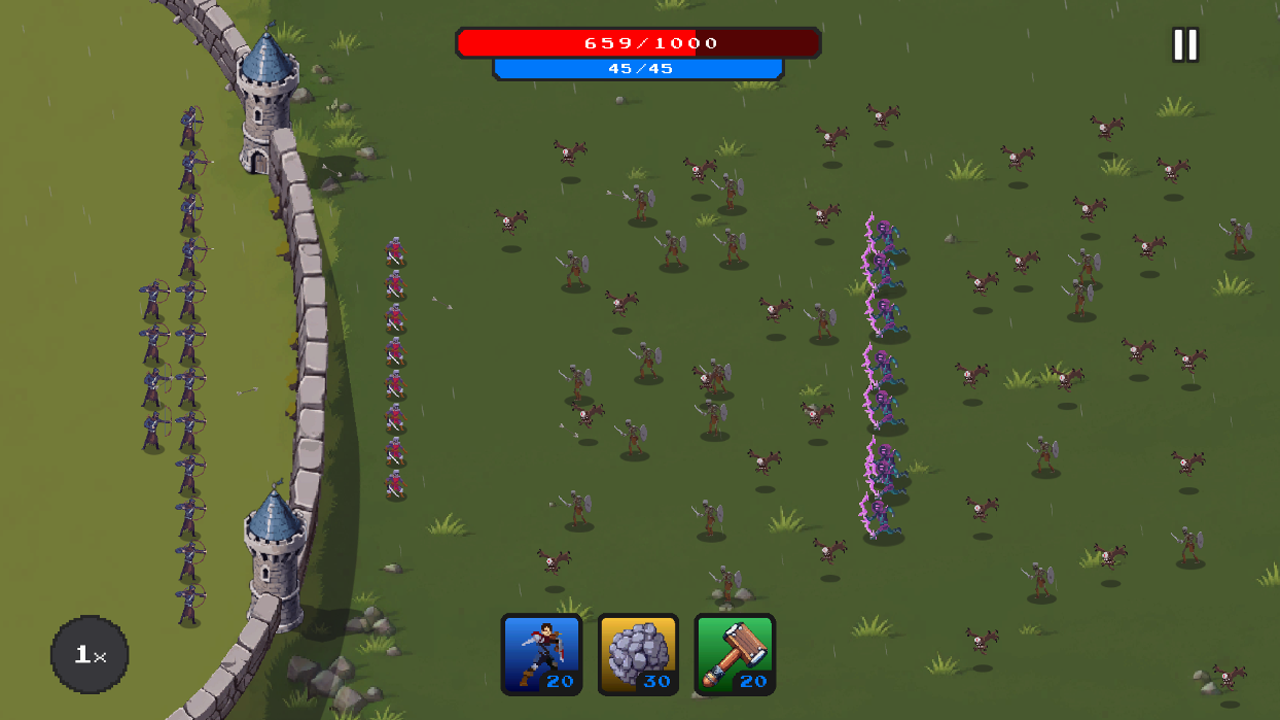
Task: Select the hammer ability showing 20 uses
Action: tap(735, 655)
